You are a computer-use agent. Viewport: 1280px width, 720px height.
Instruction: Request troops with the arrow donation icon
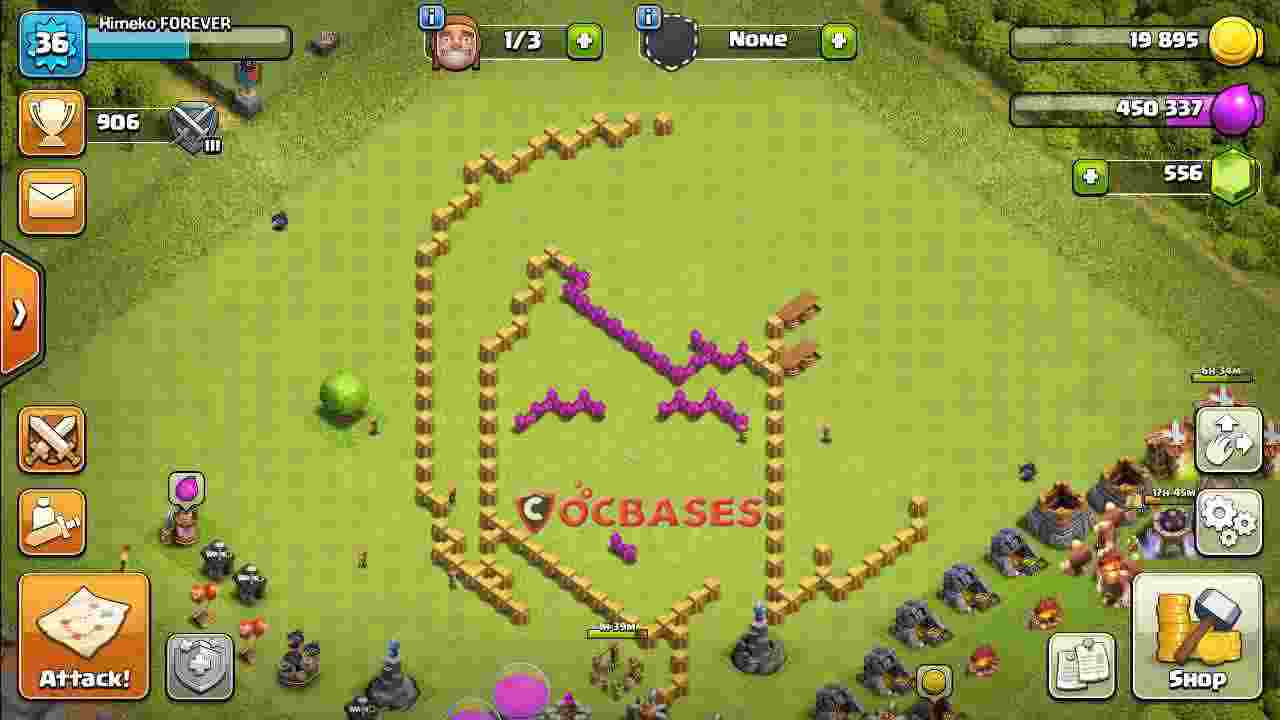coord(1228,440)
